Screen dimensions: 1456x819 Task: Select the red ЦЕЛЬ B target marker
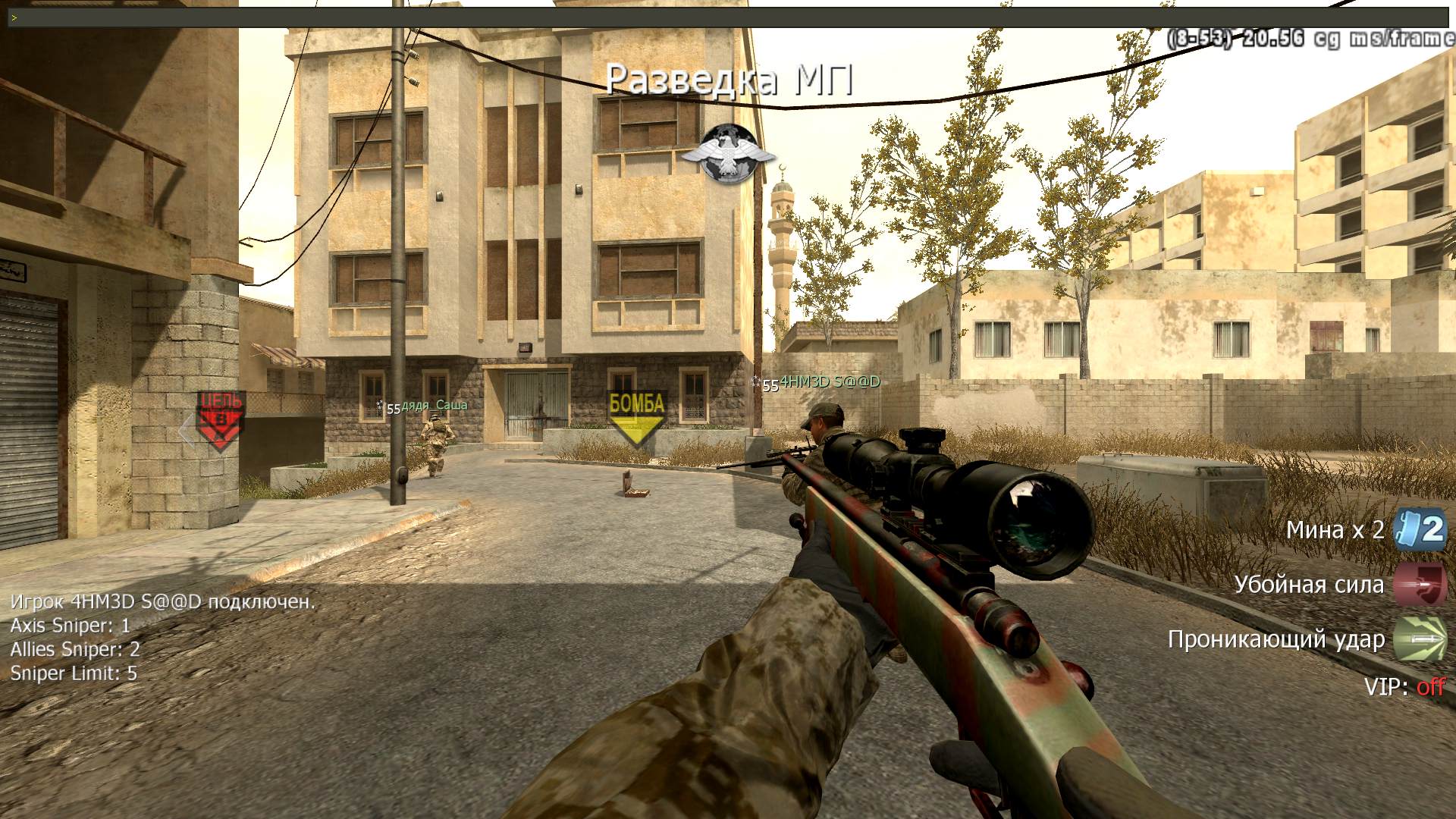(220, 419)
